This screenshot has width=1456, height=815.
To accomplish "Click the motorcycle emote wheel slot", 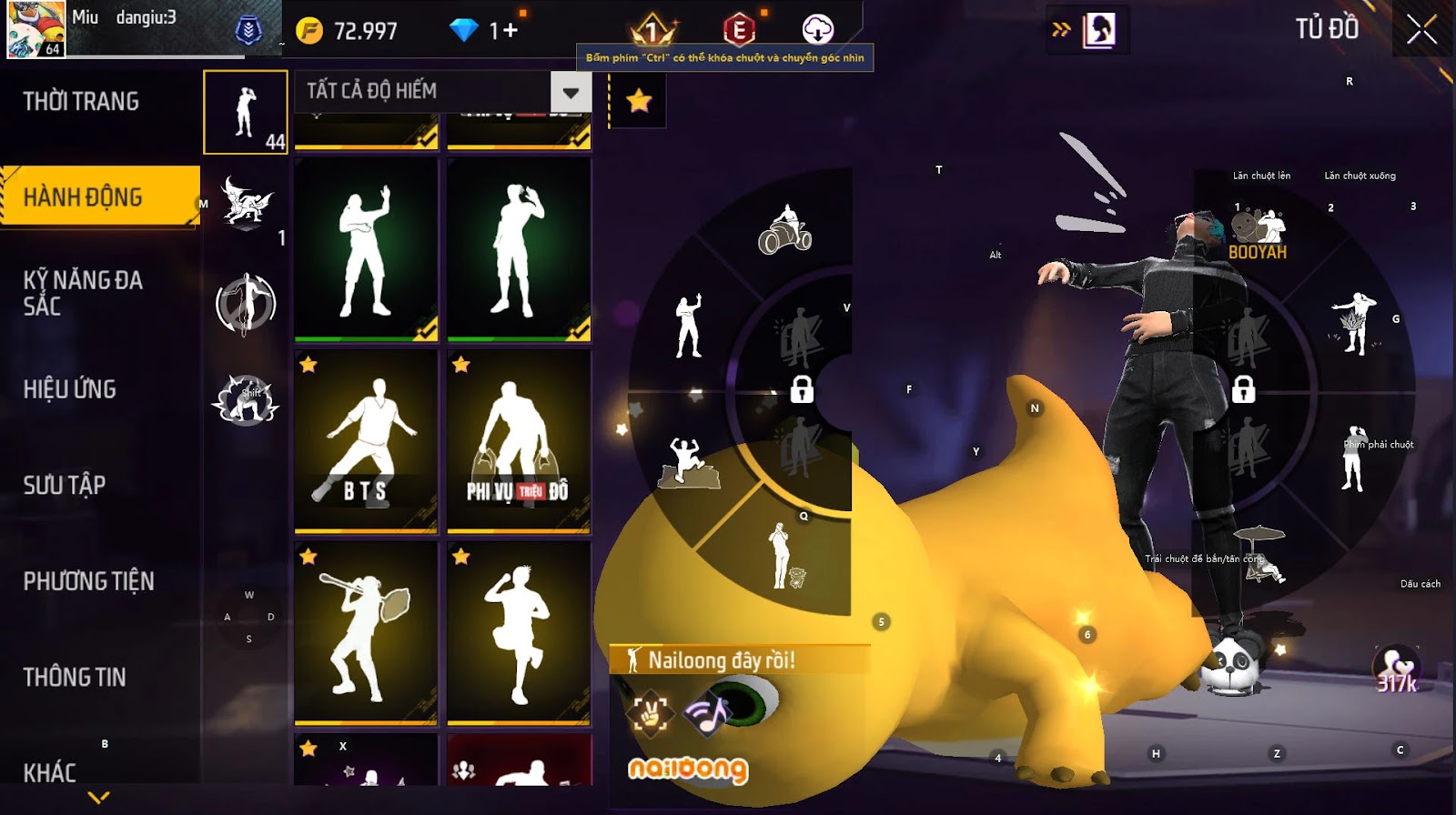I will point(784,230).
